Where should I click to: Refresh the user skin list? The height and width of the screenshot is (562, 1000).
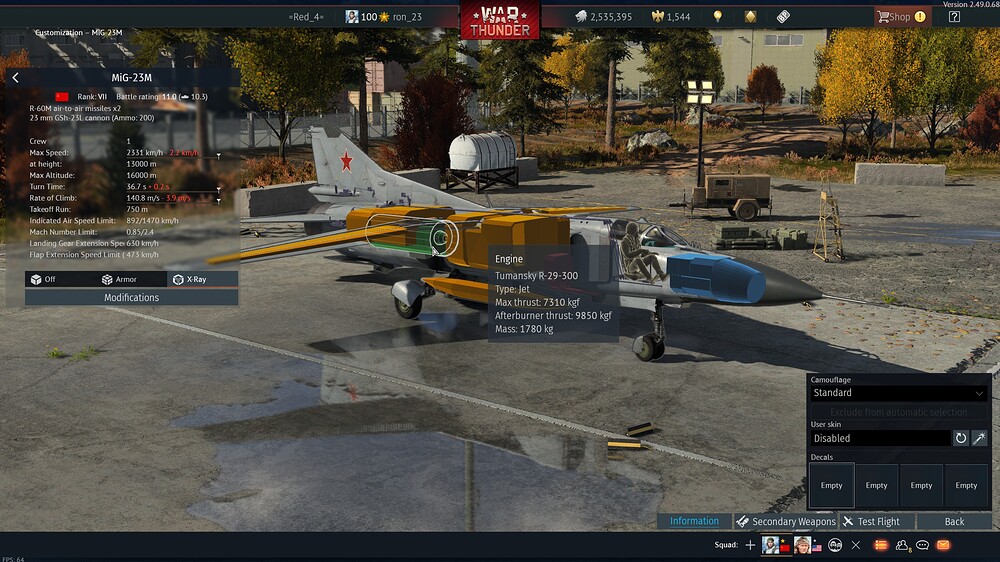tap(961, 438)
